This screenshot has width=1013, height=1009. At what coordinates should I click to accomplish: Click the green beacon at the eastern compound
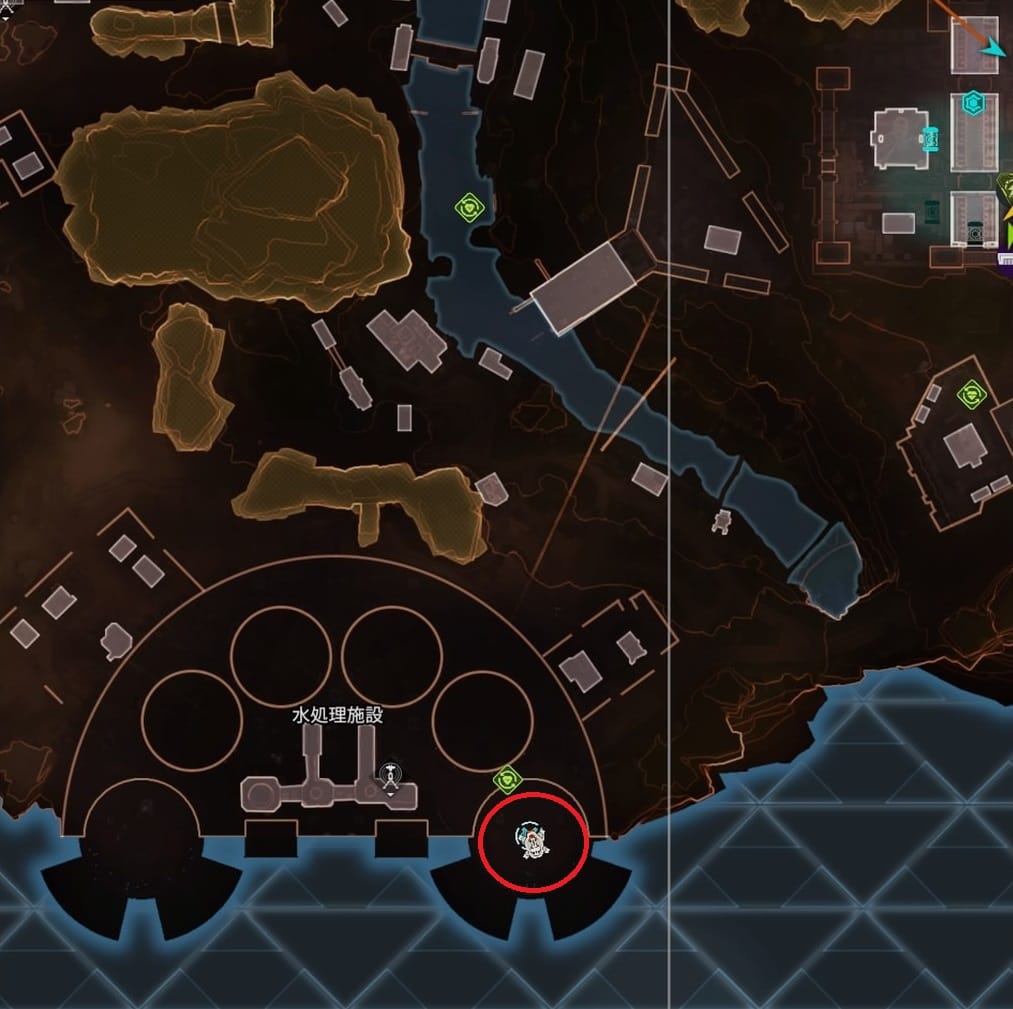(970, 394)
